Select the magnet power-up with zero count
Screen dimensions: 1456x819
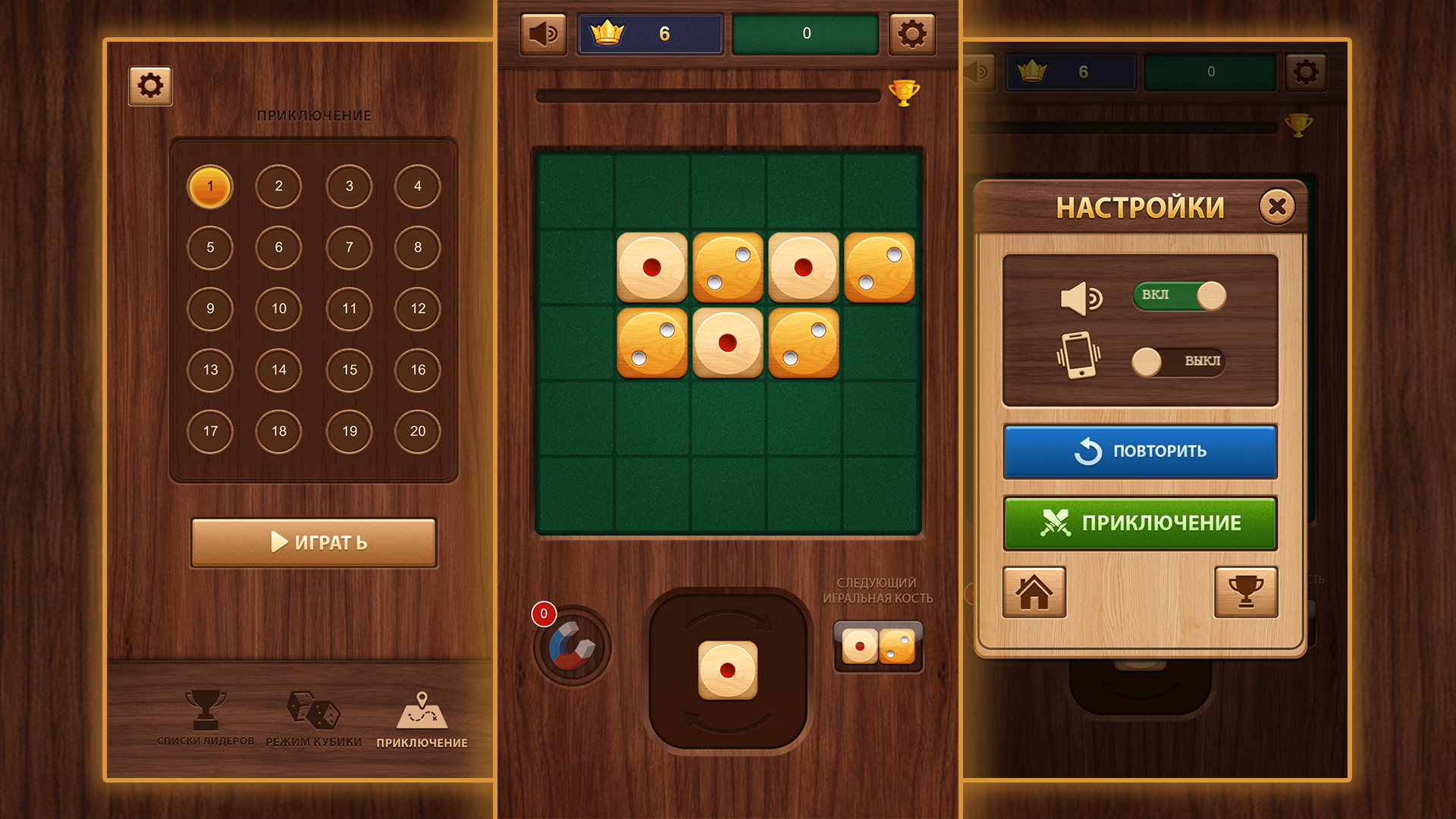click(571, 648)
